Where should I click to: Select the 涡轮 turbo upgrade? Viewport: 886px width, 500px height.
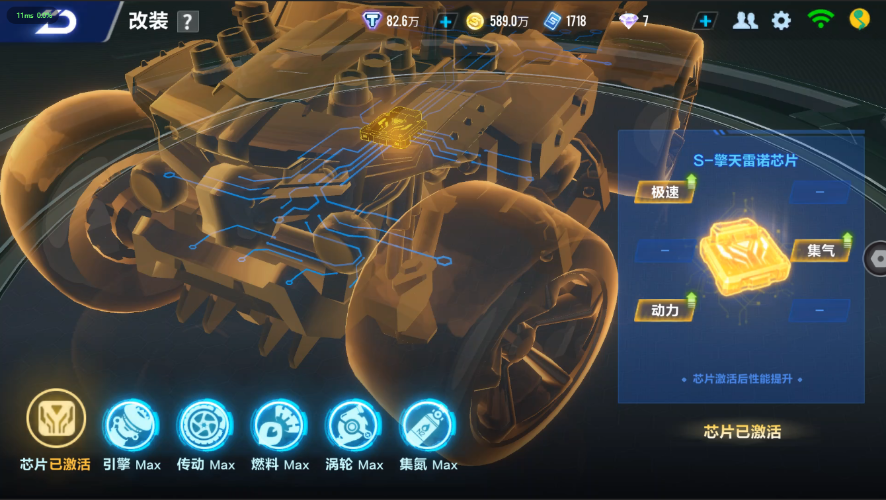354,425
